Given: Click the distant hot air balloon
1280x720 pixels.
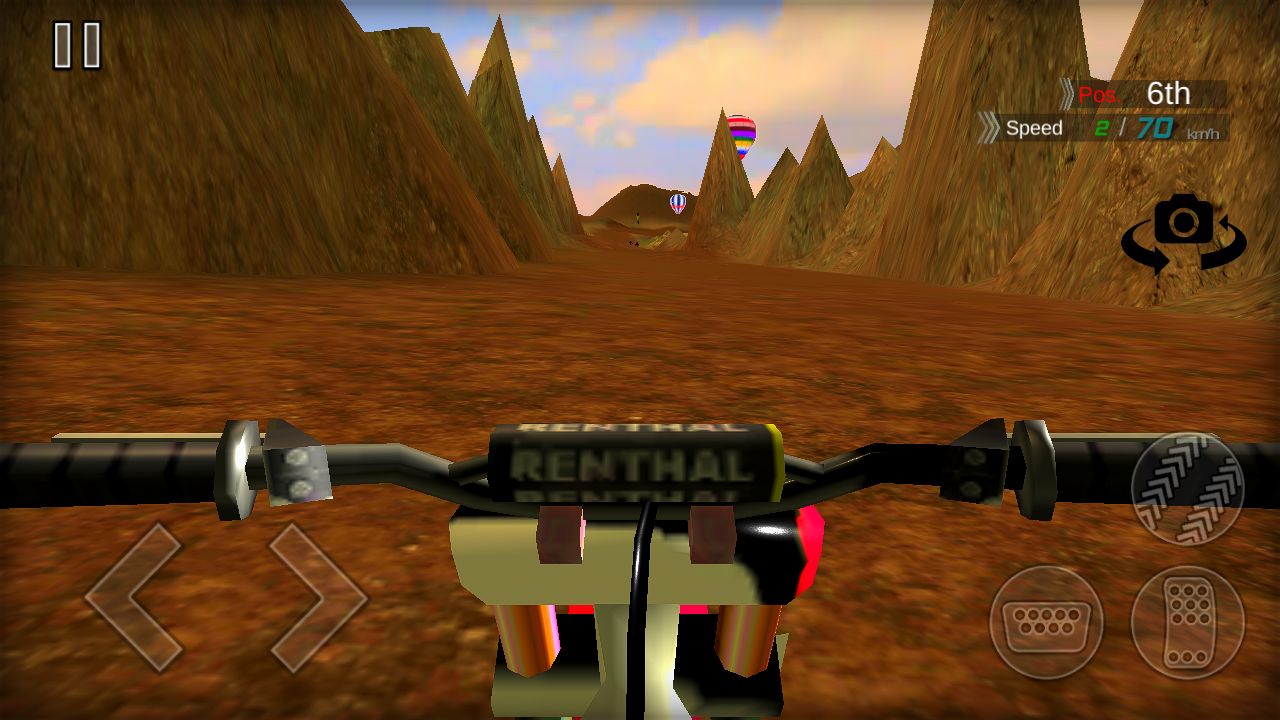Looking at the screenshot, I should 676,203.
